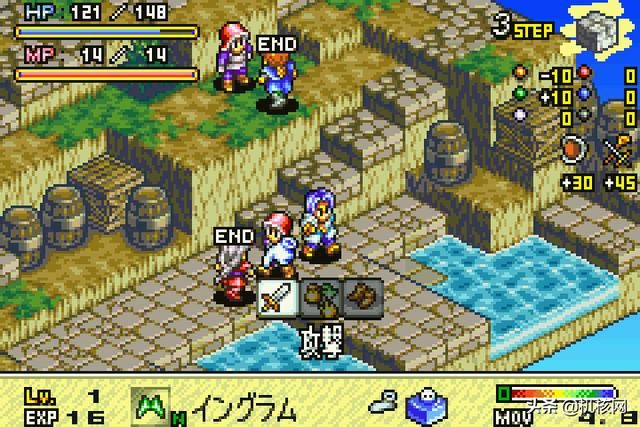This screenshot has height=427, width=640.
Task: Pick the brown rightmost action menu icon
Action: point(361,297)
